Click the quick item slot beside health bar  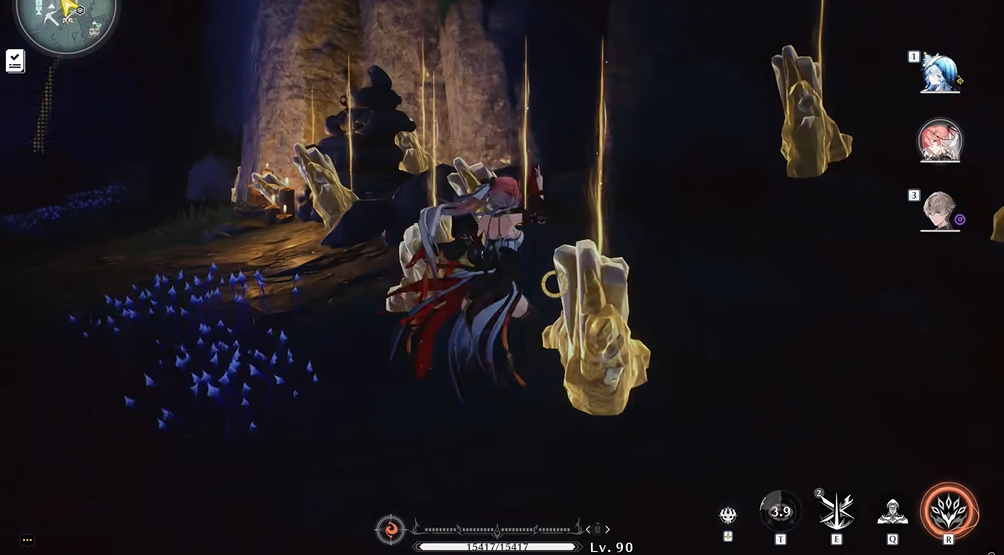coord(597,529)
